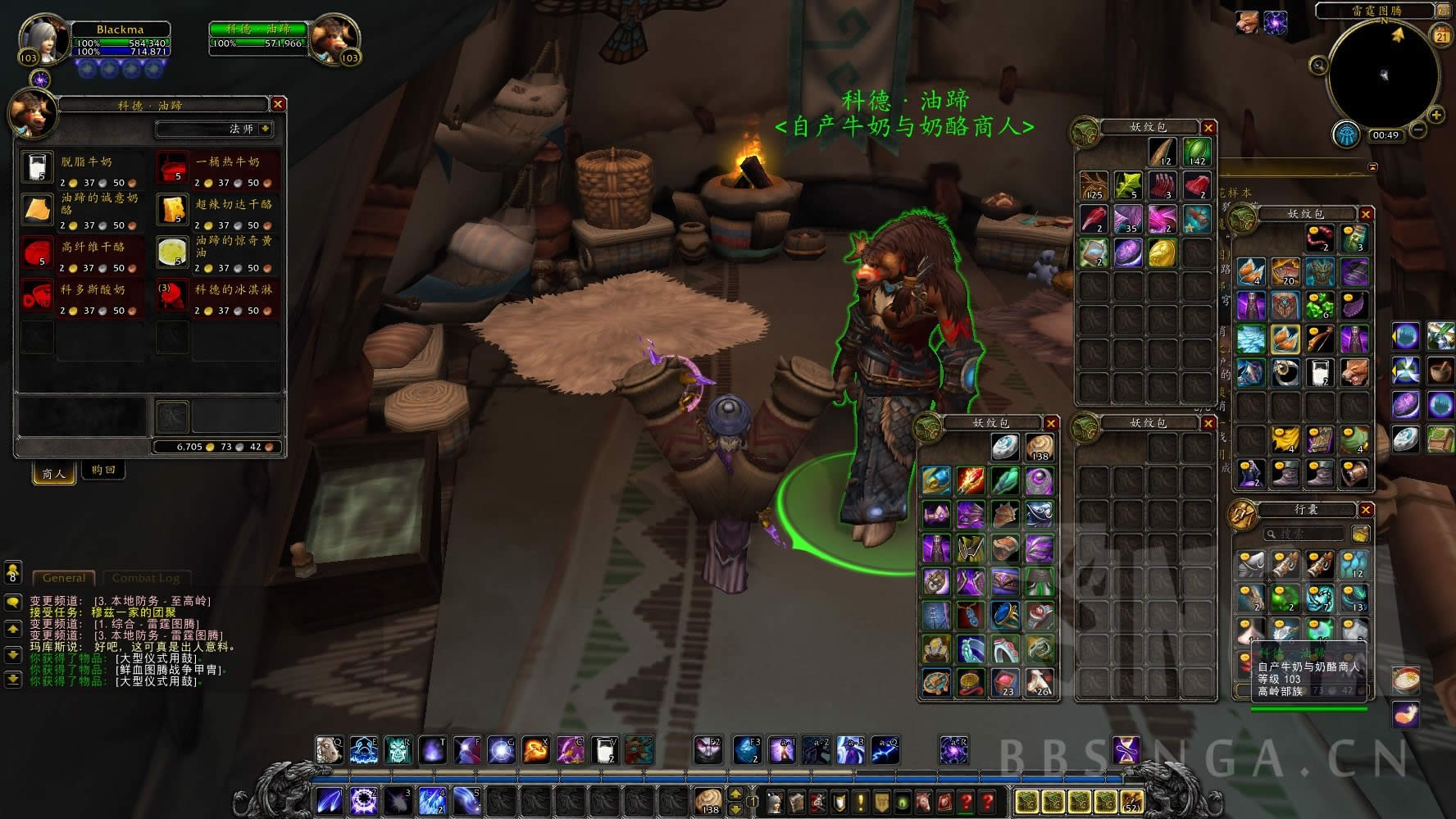This screenshot has width=1456, height=819.
Task: Select 超辣切达干酪 in the shop
Action: pyautogui.click(x=171, y=210)
